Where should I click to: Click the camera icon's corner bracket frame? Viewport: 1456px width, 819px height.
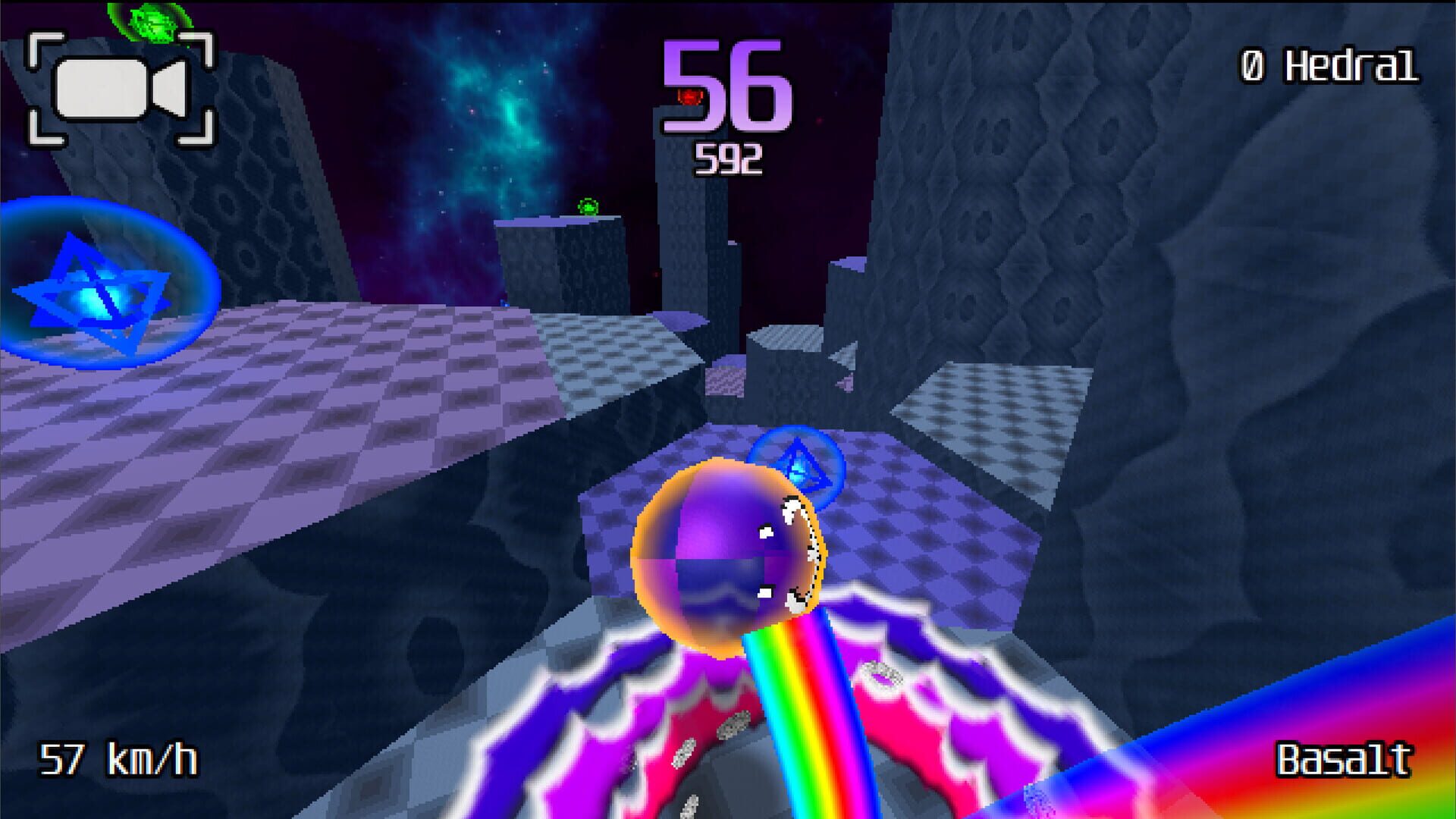(x=45, y=45)
